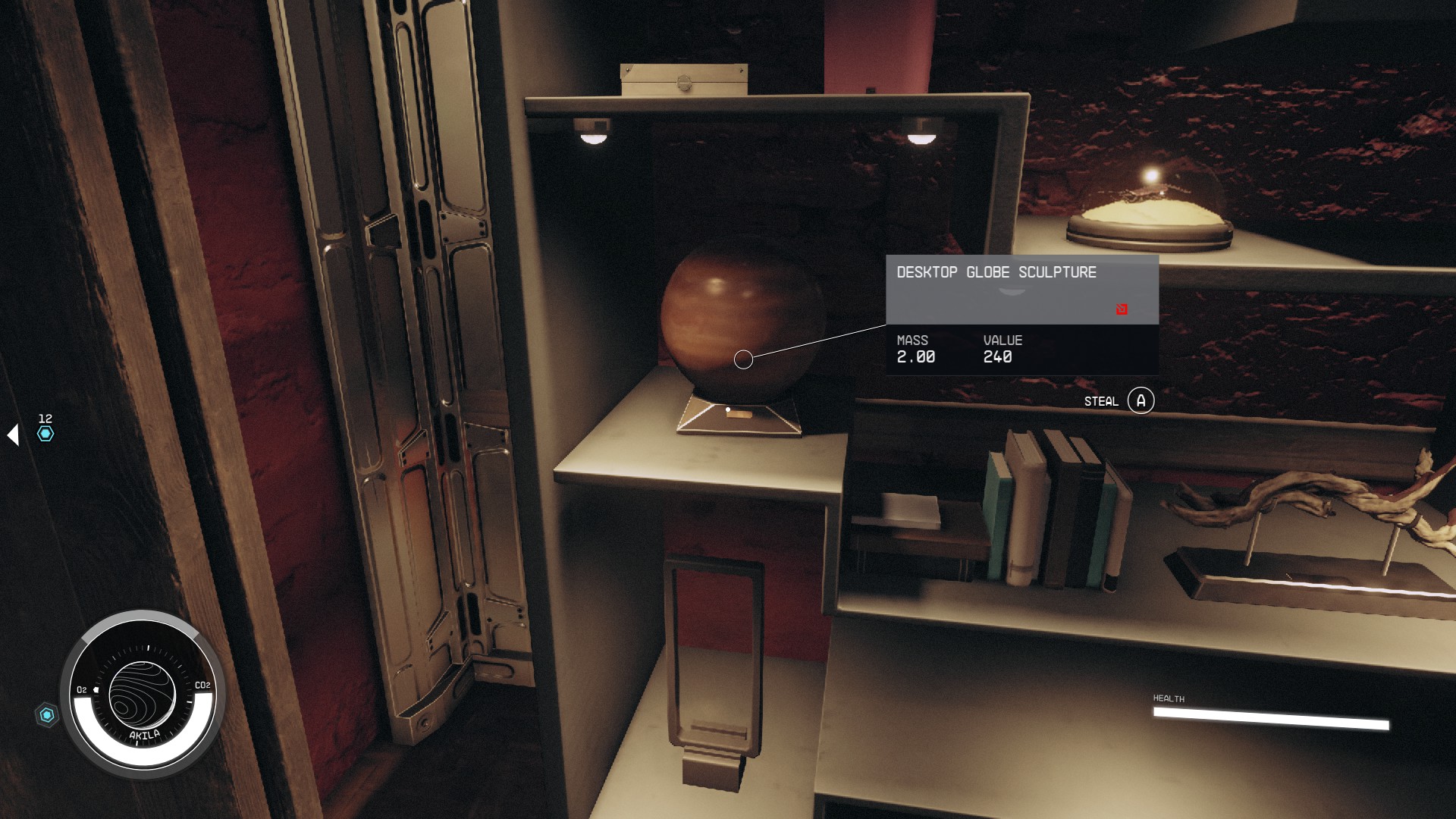Viewport: 1456px width, 819px height.
Task: Click the 12 counter near the arrow marker
Action: coord(44,417)
